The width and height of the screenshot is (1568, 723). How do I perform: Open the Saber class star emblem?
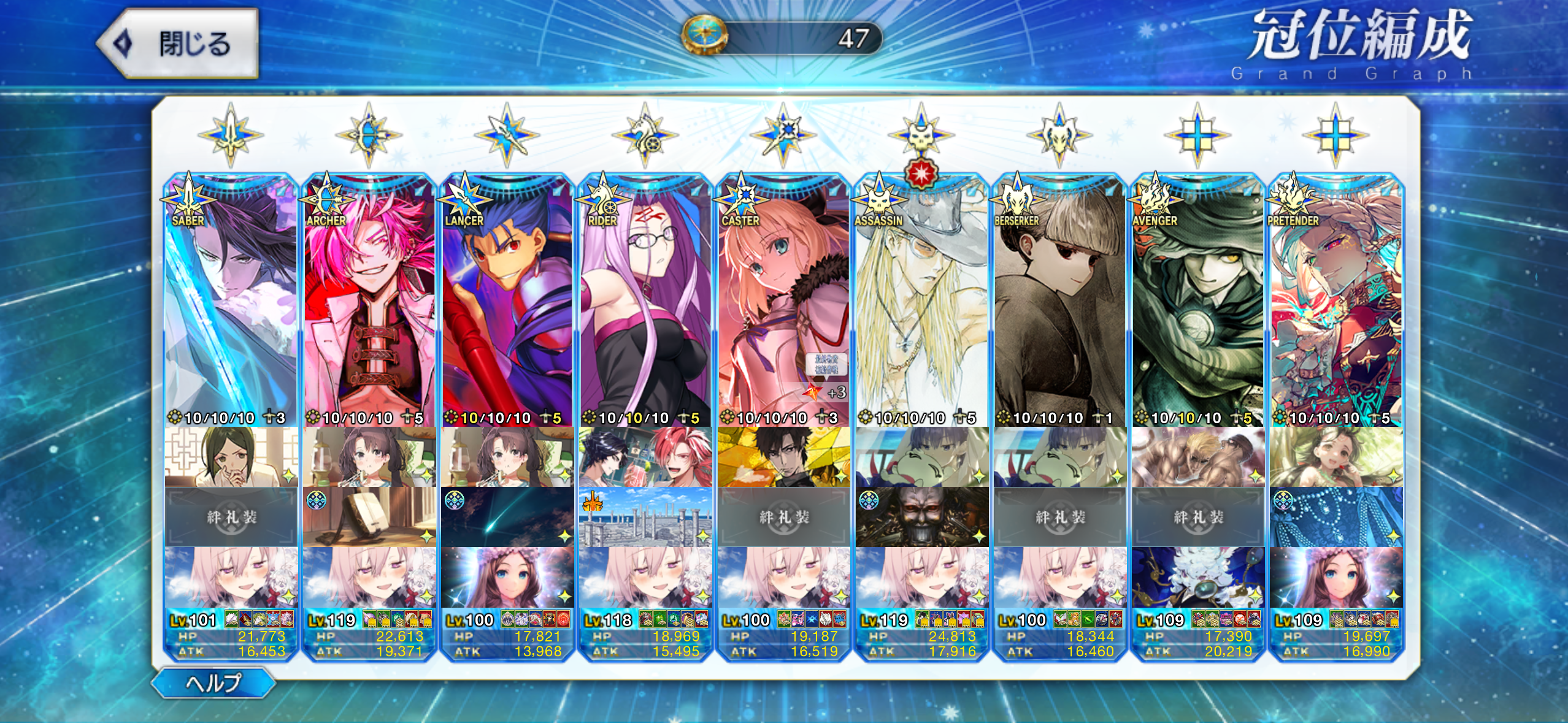(231, 135)
